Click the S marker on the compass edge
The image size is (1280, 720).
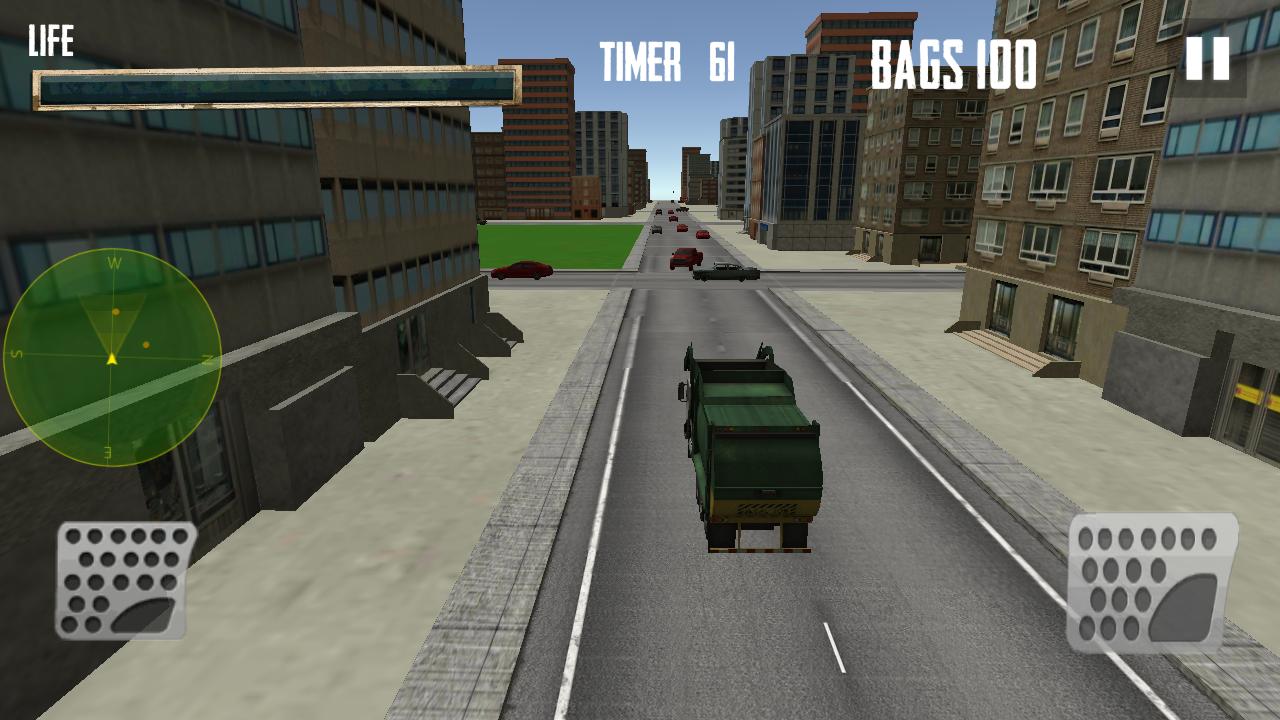(x=16, y=352)
